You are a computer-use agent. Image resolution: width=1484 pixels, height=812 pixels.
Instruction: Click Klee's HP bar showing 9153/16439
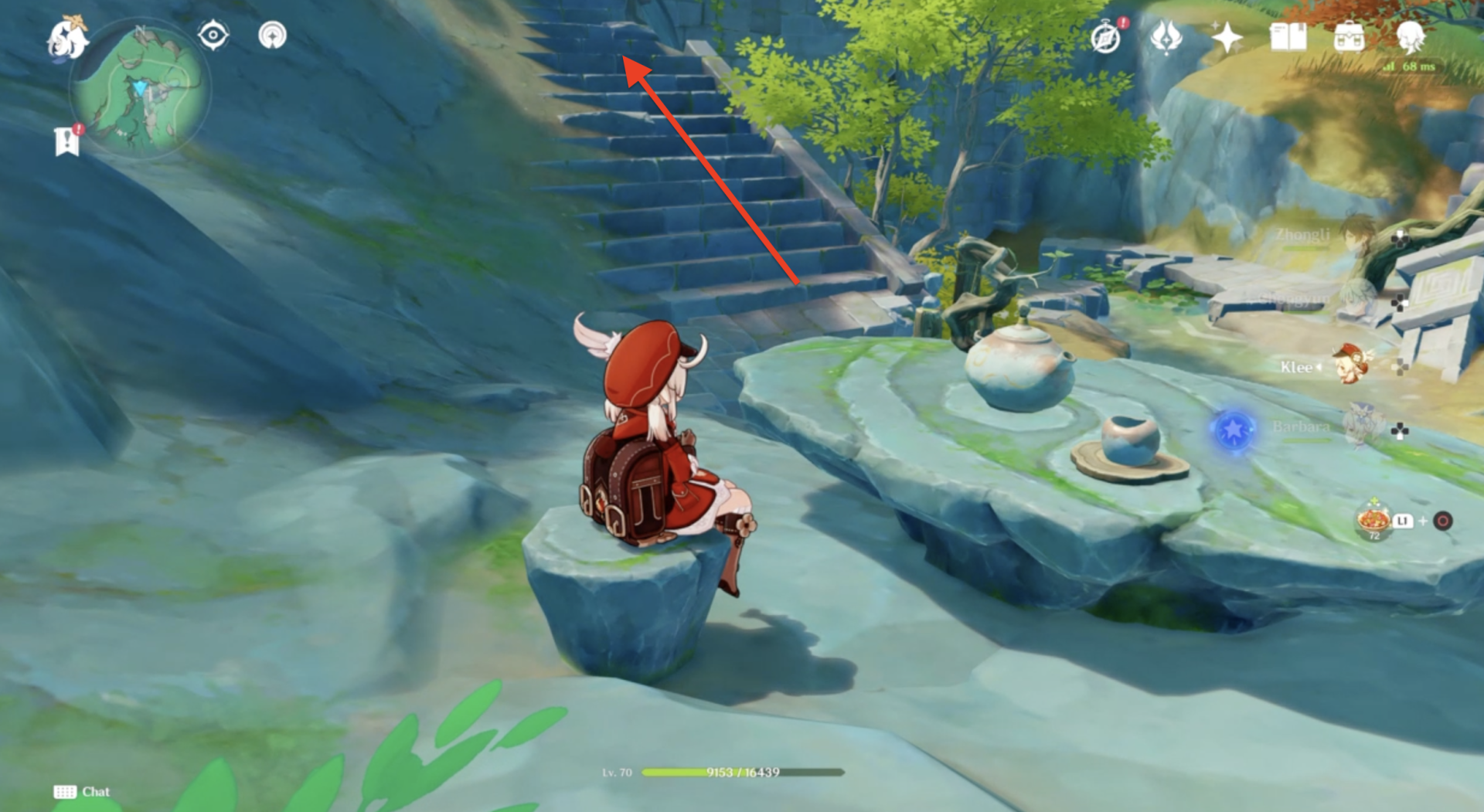click(x=742, y=771)
